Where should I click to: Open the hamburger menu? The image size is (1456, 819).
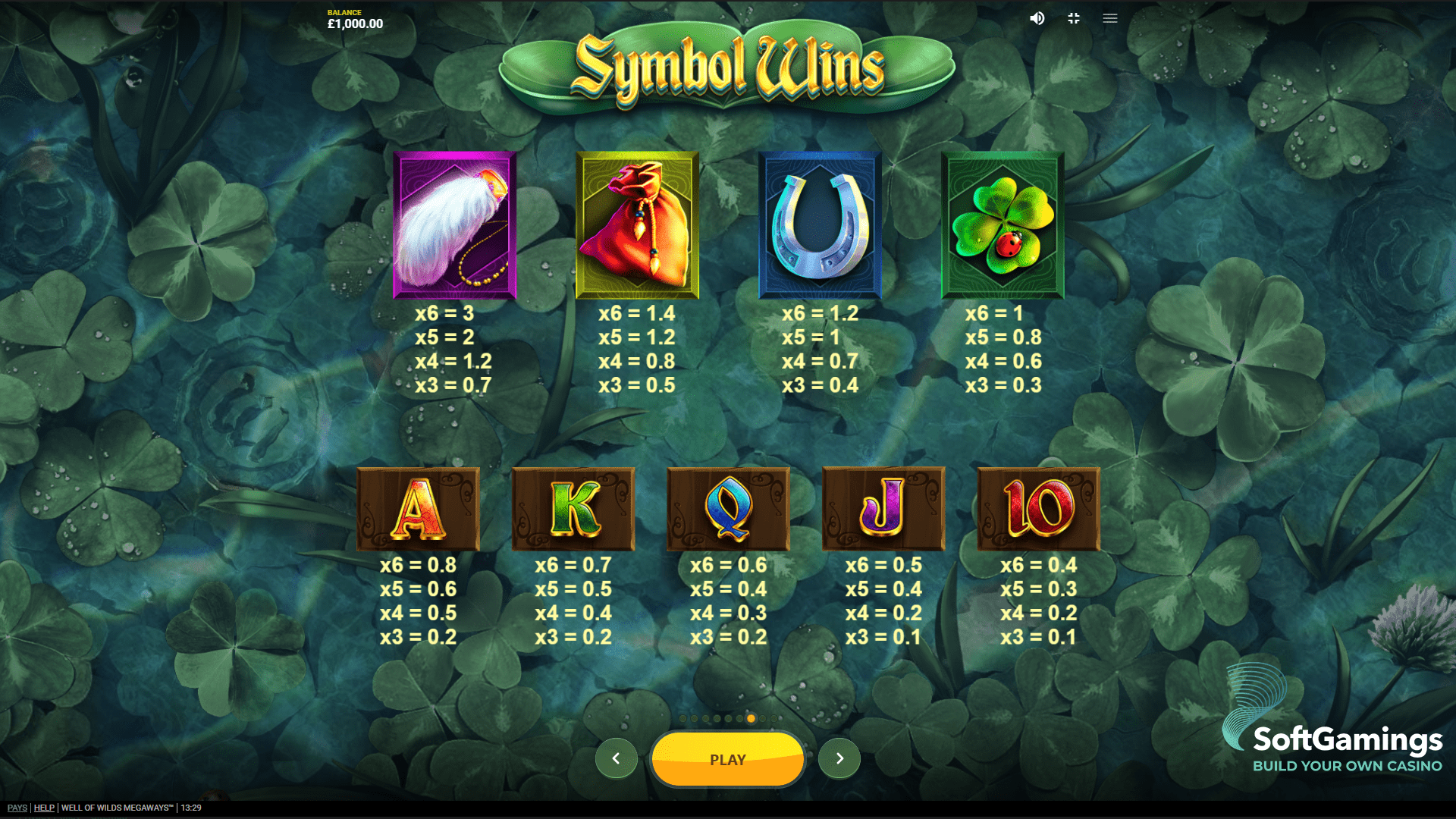(1110, 18)
